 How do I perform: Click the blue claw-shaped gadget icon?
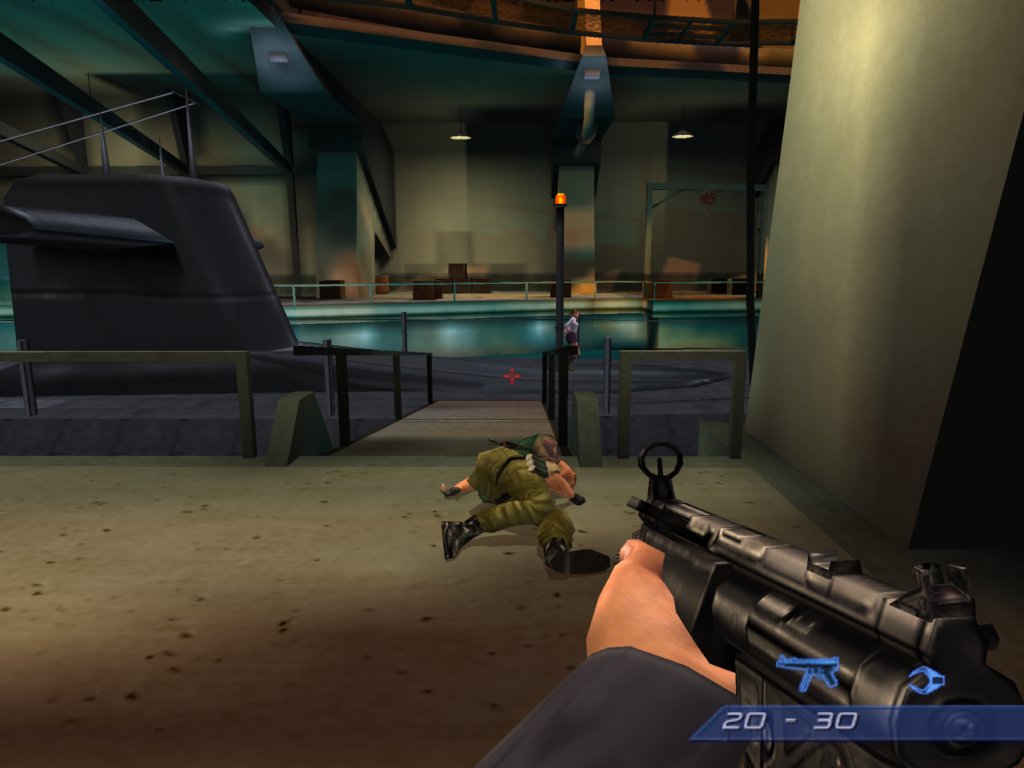926,680
